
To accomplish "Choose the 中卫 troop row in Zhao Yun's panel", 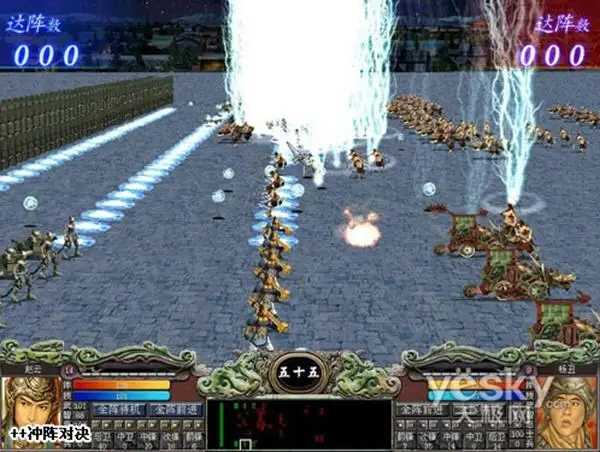I will coord(125,438).
